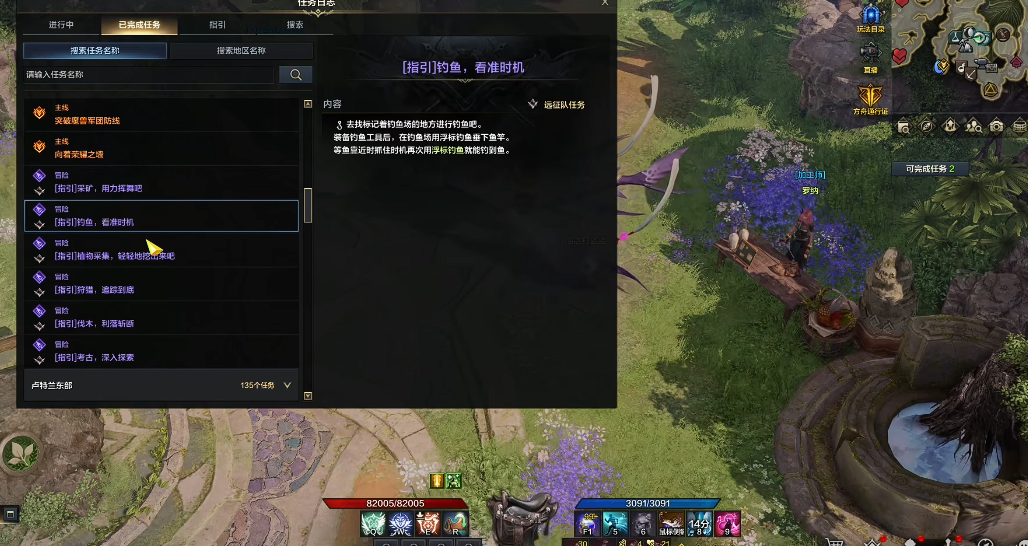This screenshot has width=1028, height=546.
Task: Open the 指引 guide tab
Action: pos(217,25)
